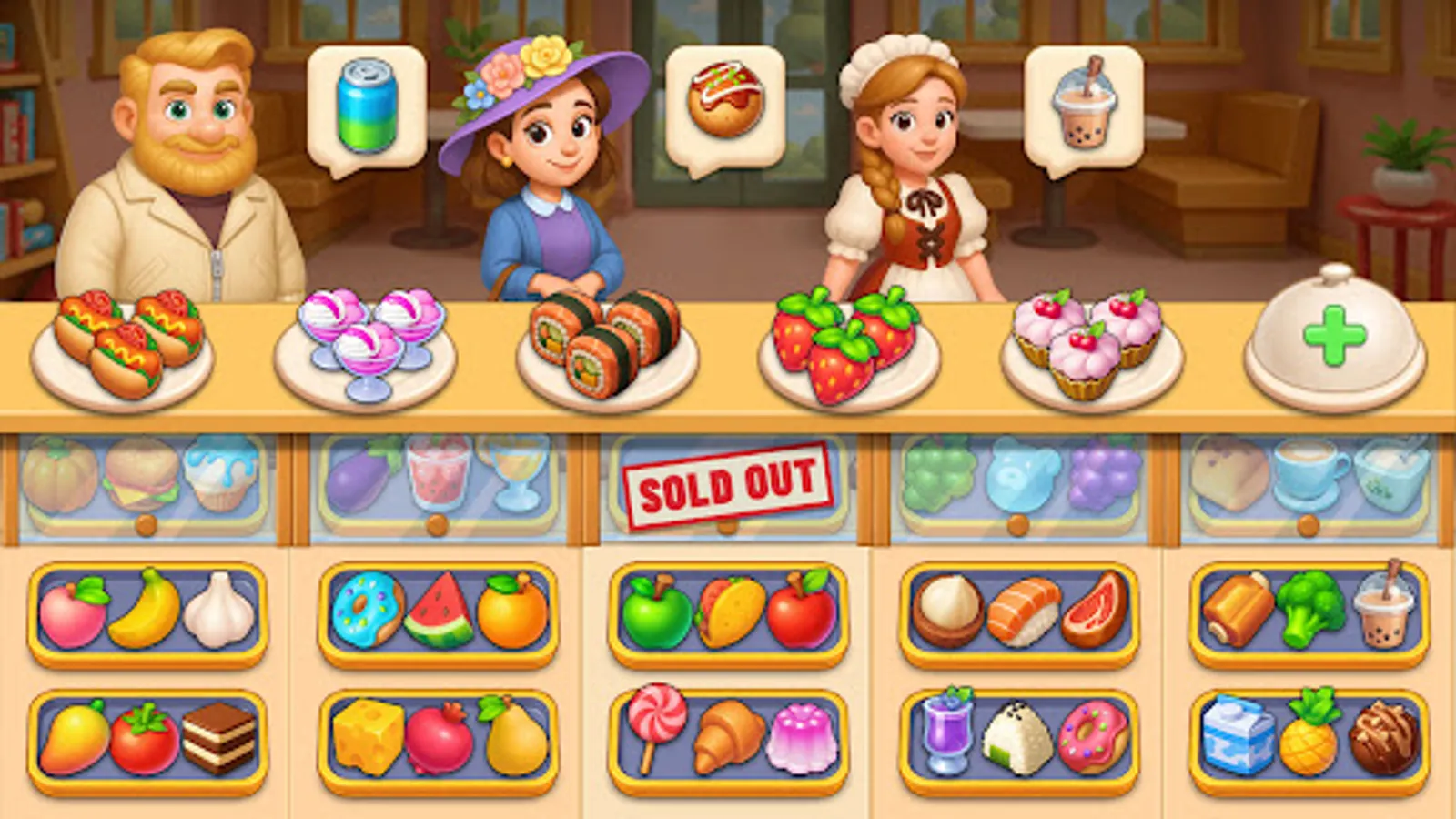Tap the bubble tea order bubble
1456x819 pixels.
pyautogui.click(x=1085, y=105)
